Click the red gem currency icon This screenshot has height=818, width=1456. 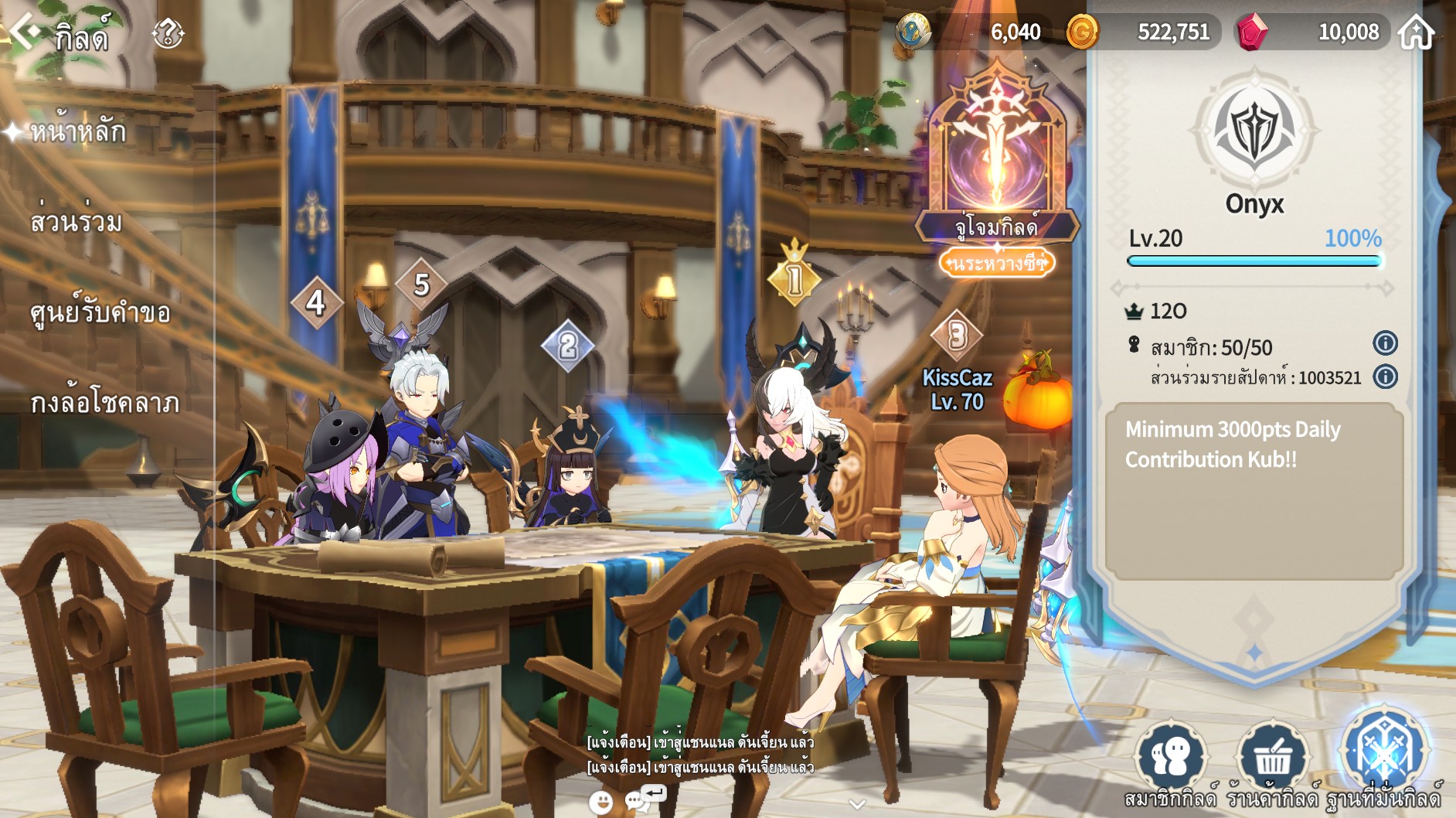point(1252,32)
